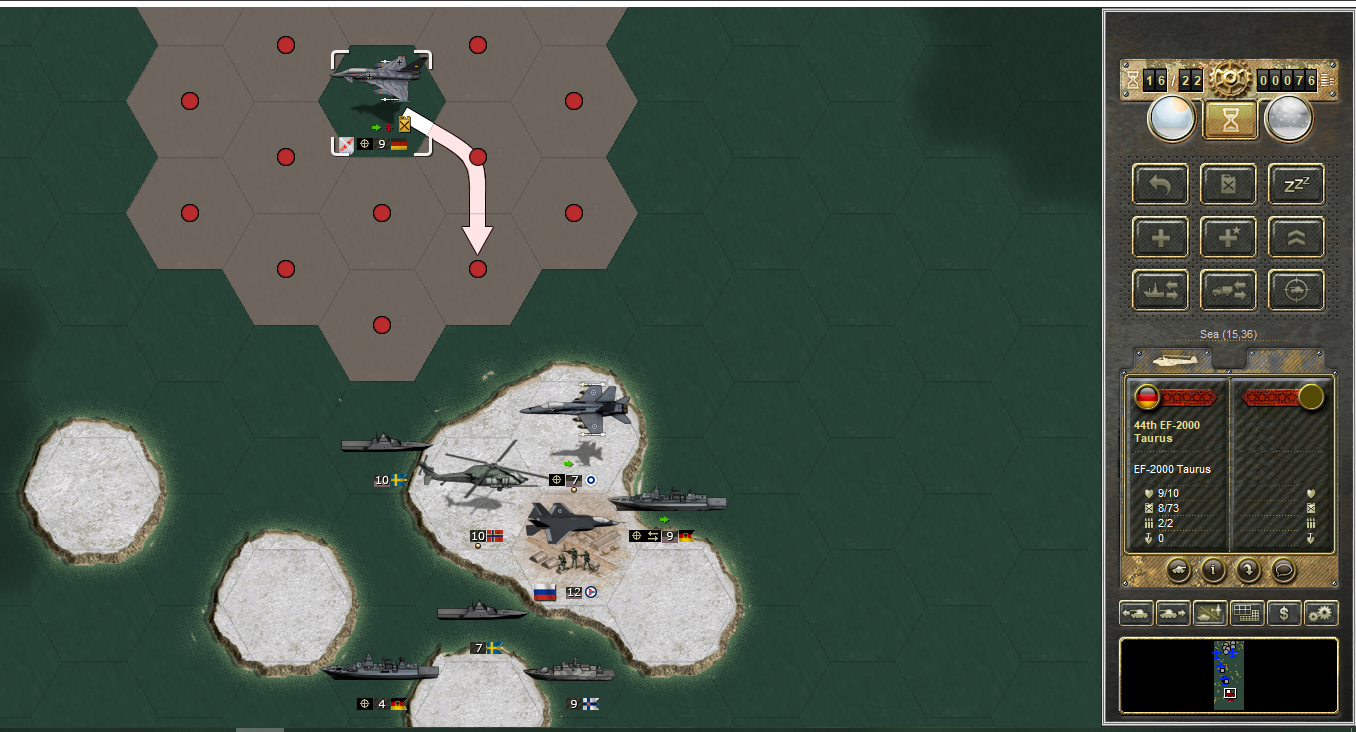Click the ship with swap arrows button
The image size is (1356, 732).
point(1160,290)
